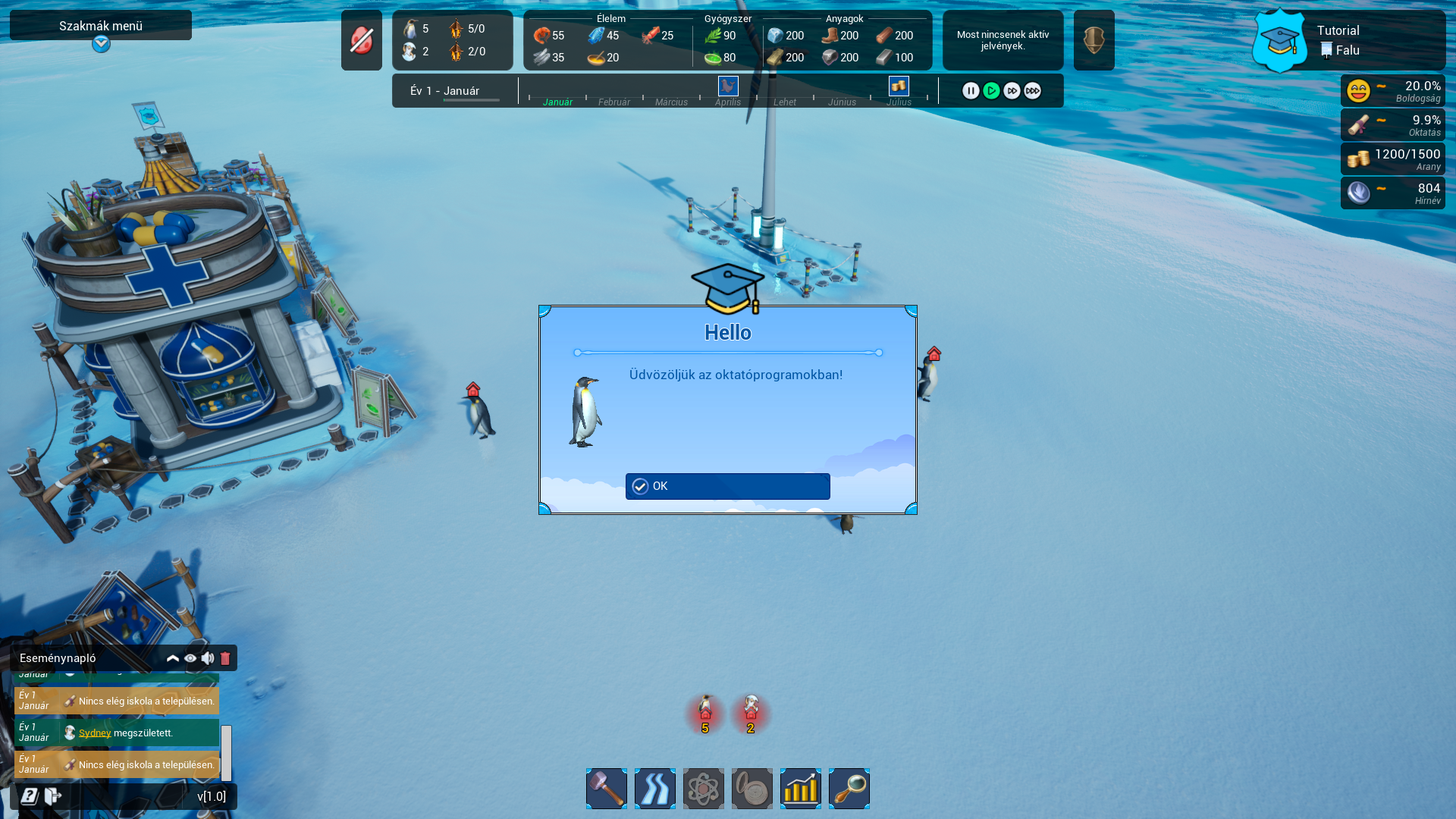Toggle event log visibility eye icon
This screenshot has width=1456, height=819.
(190, 658)
